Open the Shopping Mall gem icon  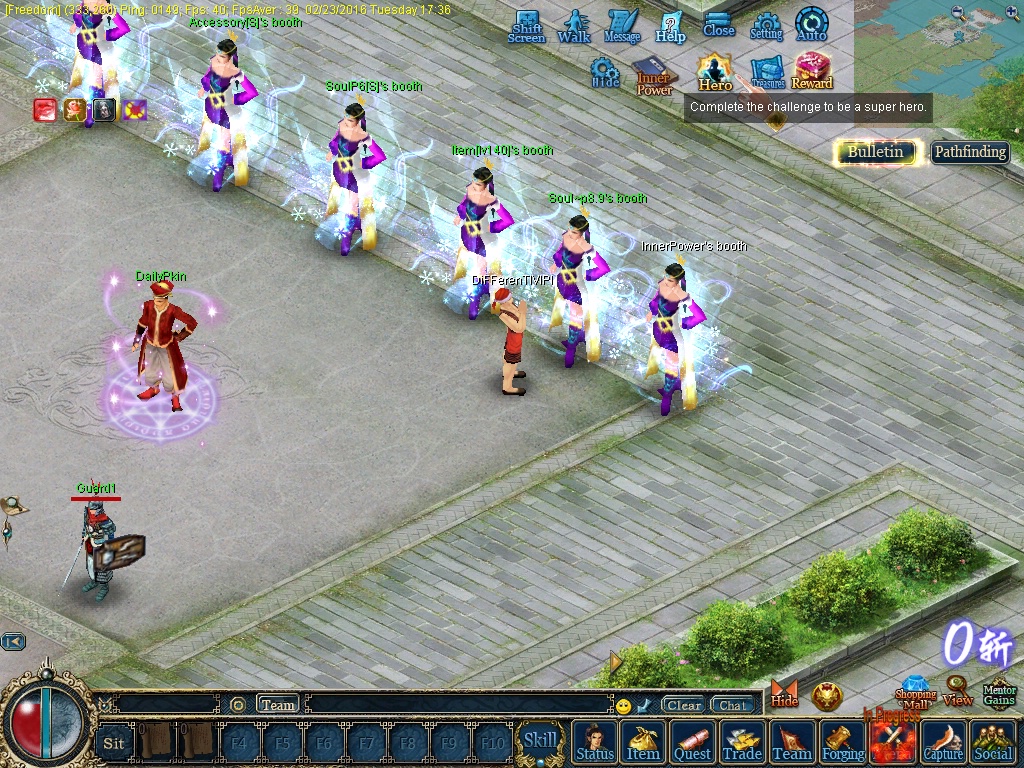click(x=915, y=693)
